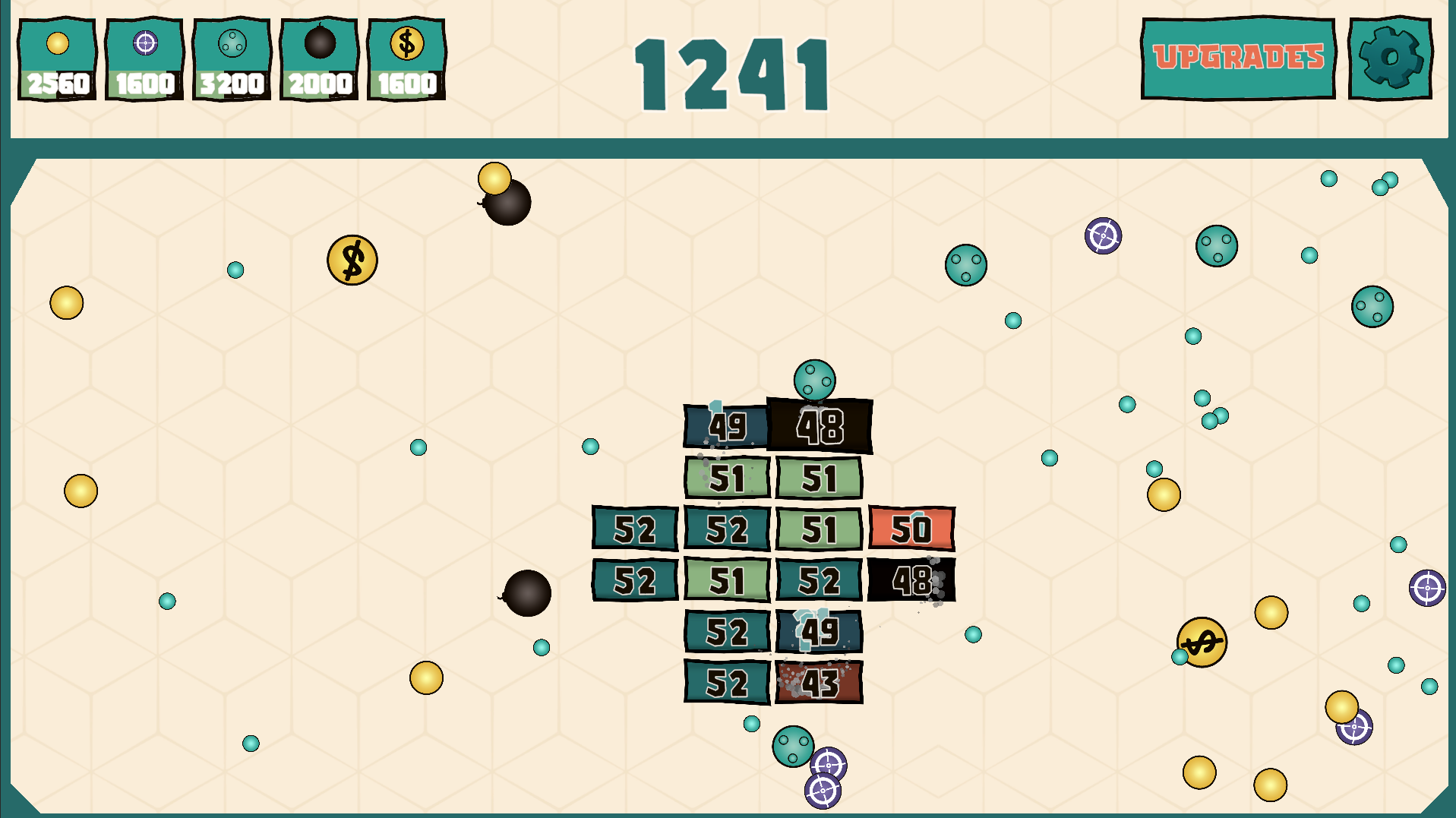1456x818 pixels.
Task: Buy the triple-hole ball costing 3200
Action: click(232, 53)
